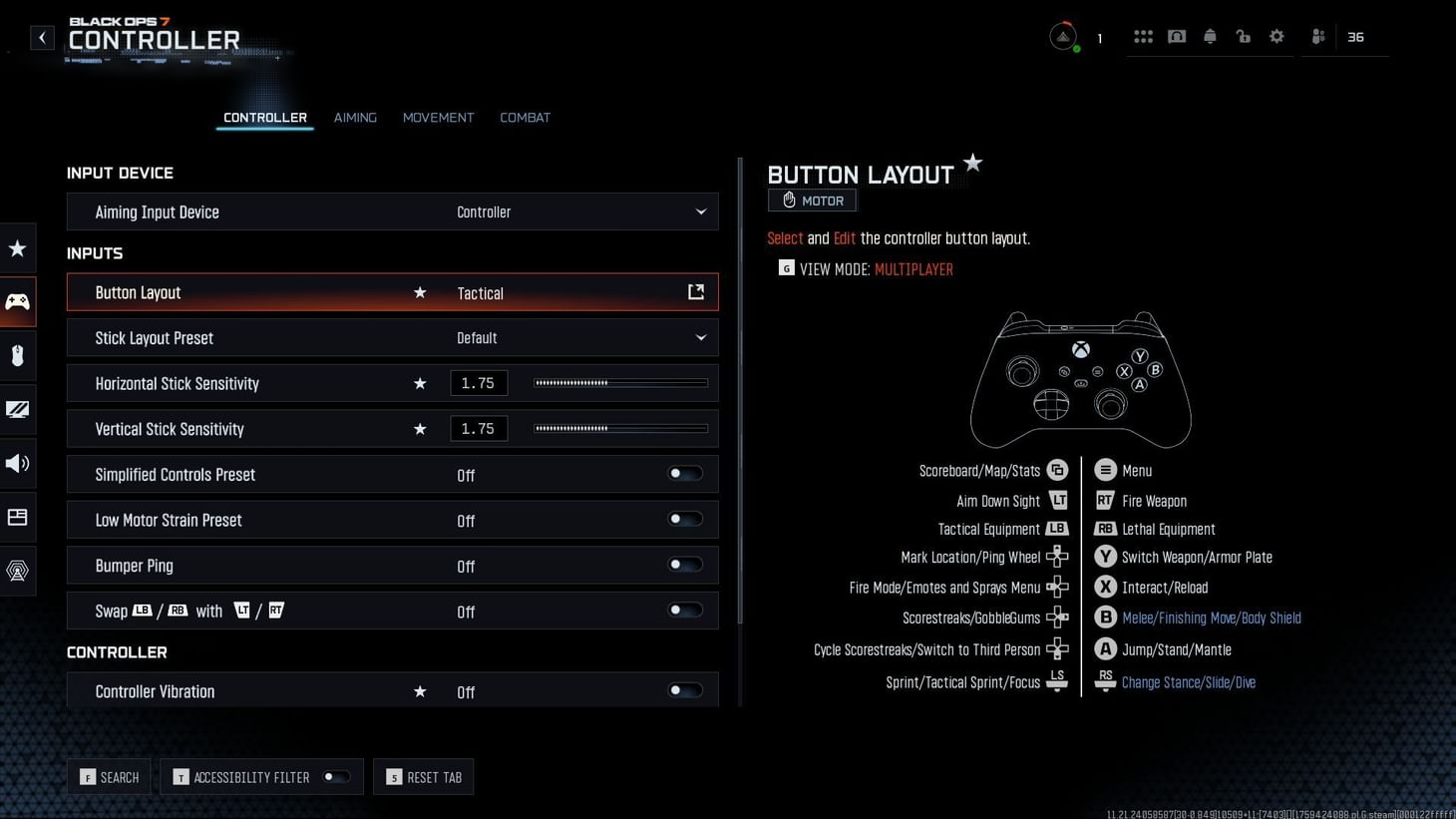Switch VIEW MODE from MULTIPLAYER

pos(912,268)
